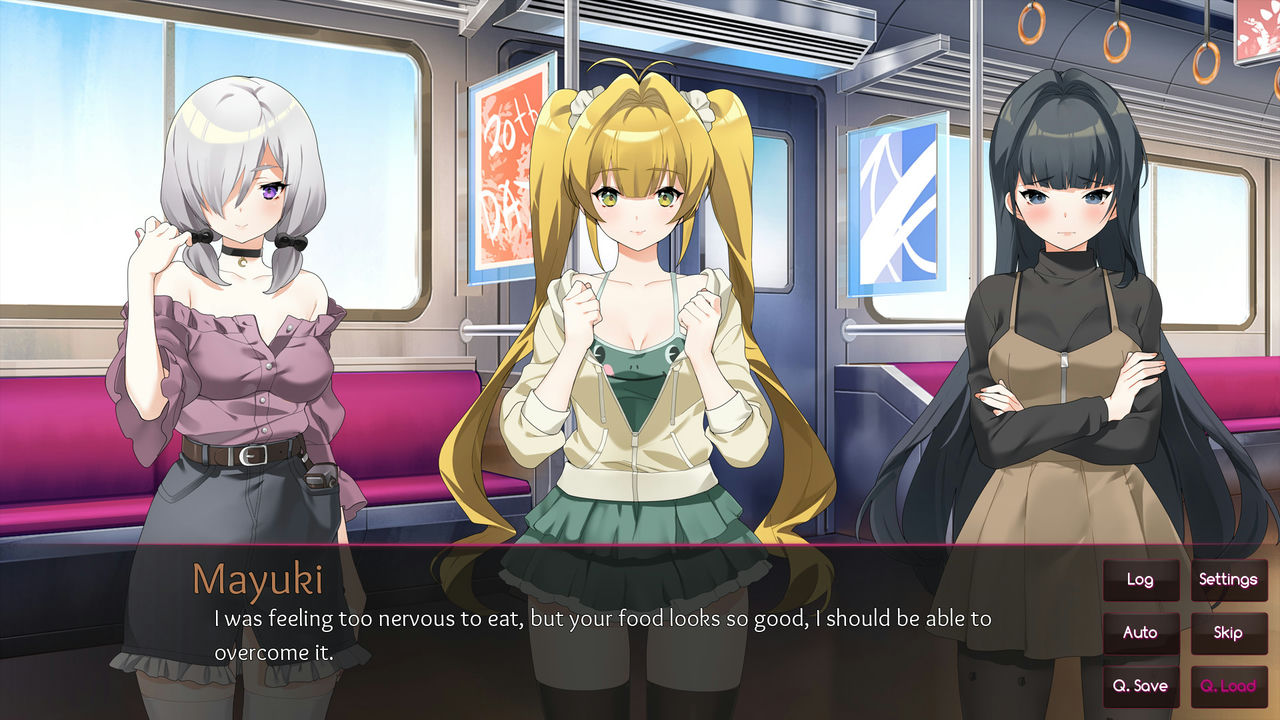Screen dimensions: 1280x720
Task: Click the dialogue text about feeling nervous
Action: (600, 618)
